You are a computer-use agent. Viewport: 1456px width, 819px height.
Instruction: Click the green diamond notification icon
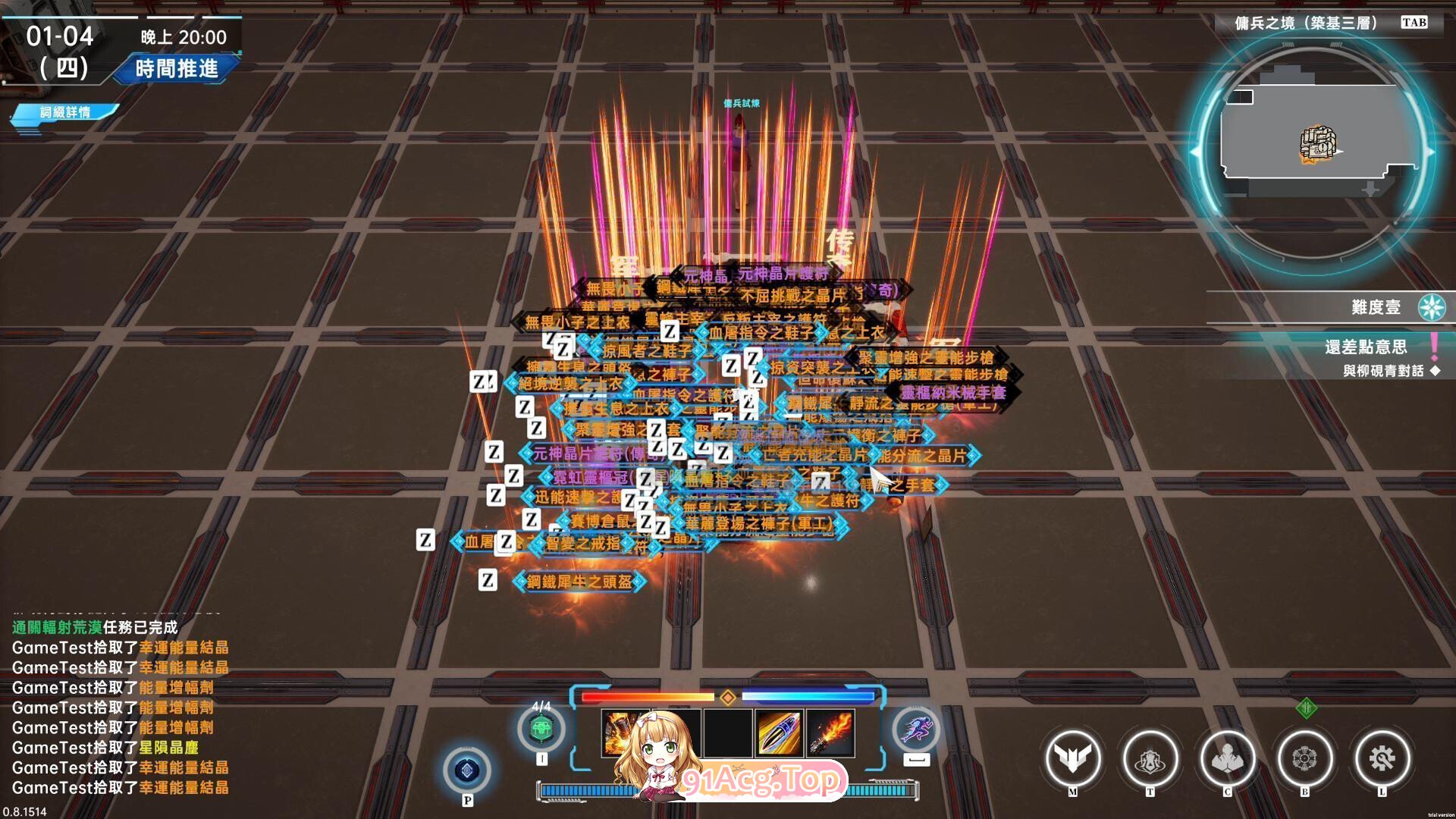coord(1306,709)
